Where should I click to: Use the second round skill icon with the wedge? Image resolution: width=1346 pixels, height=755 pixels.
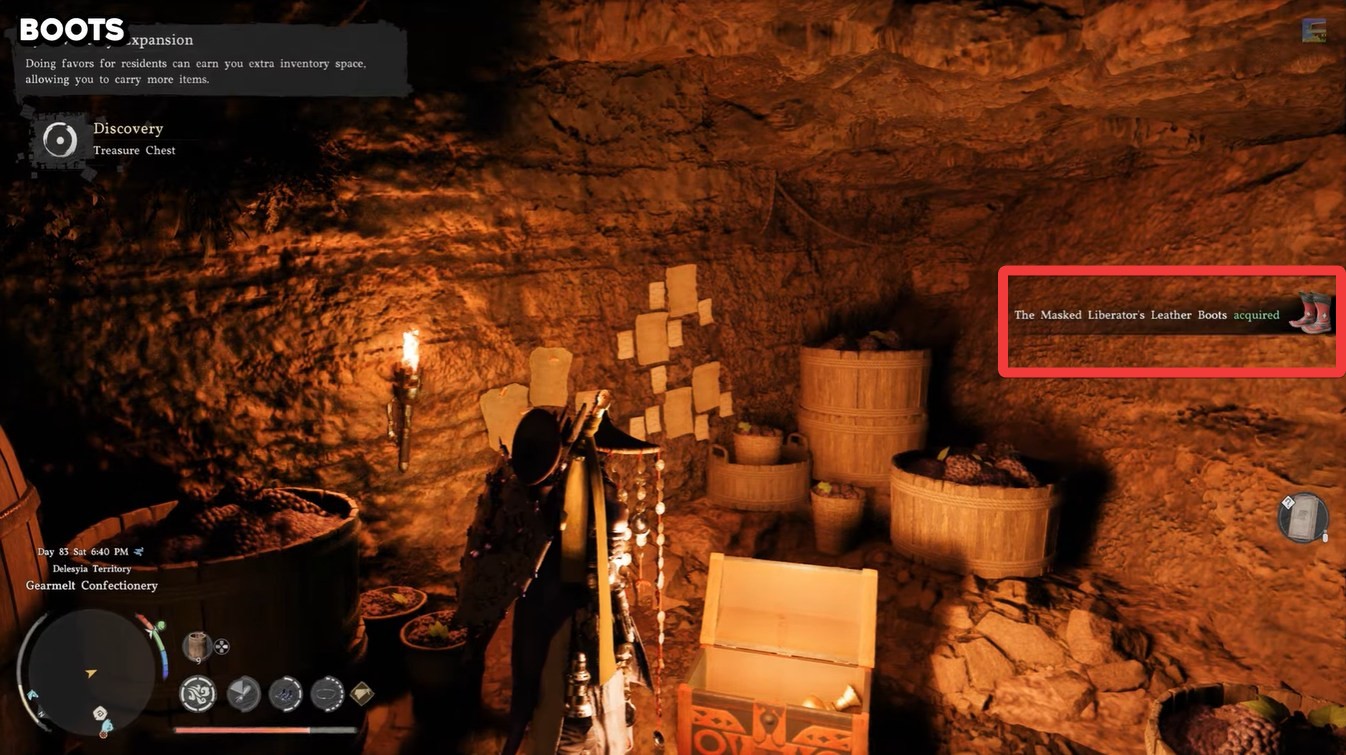243,693
